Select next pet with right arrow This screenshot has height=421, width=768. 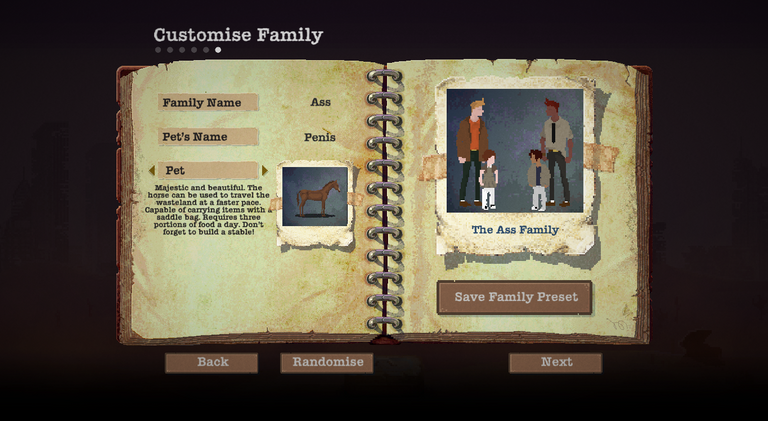pos(265,171)
